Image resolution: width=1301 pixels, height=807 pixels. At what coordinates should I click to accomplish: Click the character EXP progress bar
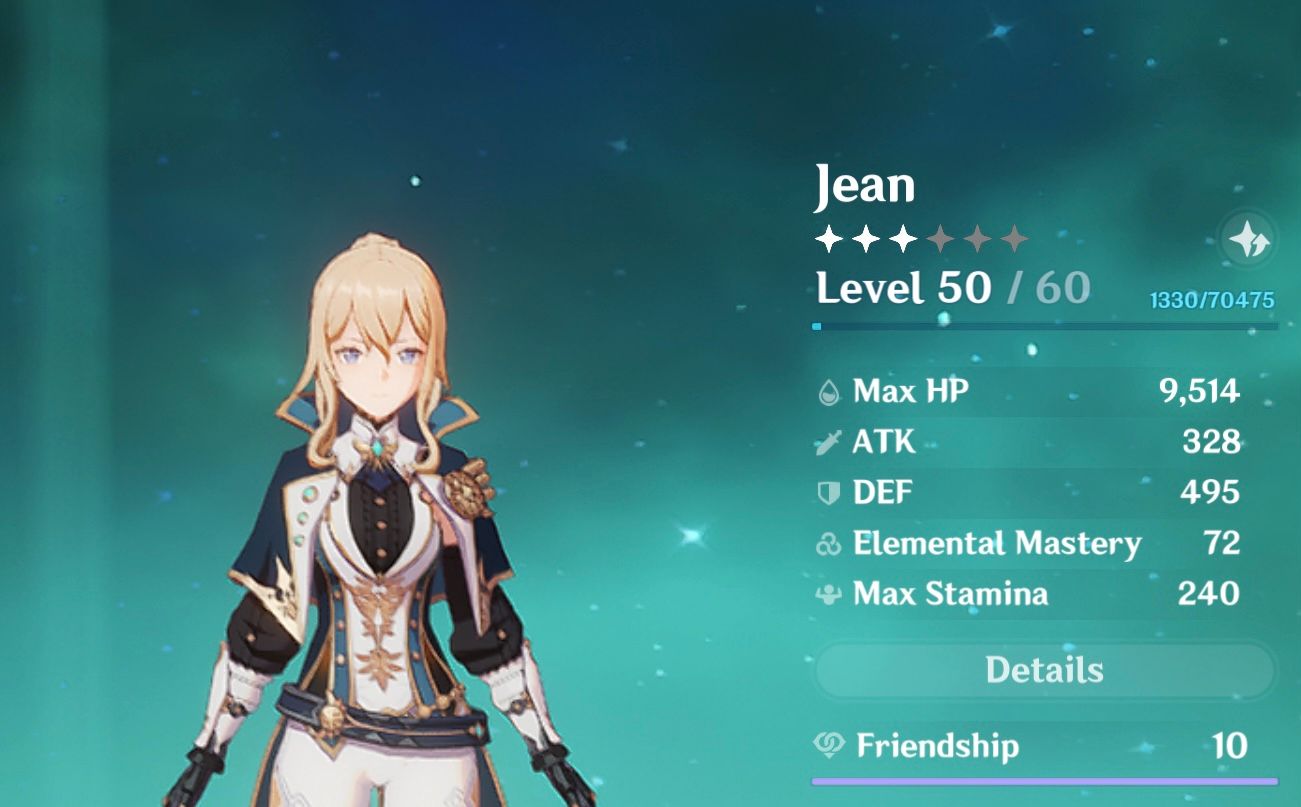[1044, 324]
